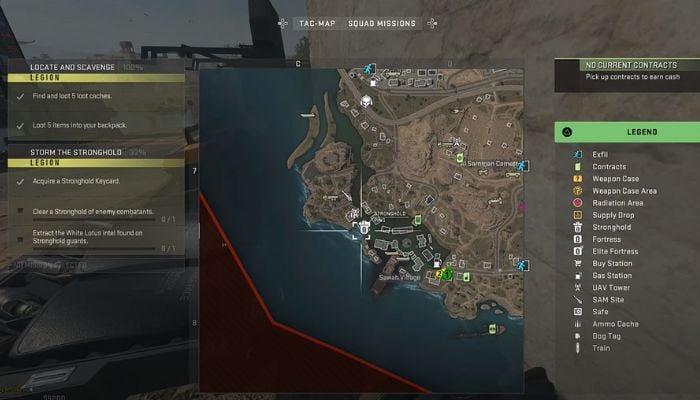Click the Stronghold marker on the map
The image size is (700, 400).
point(364,226)
